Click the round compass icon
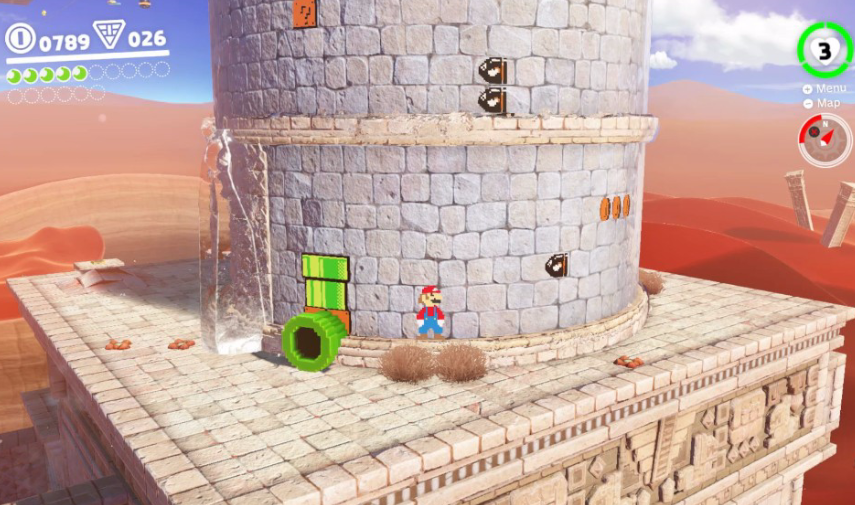 click(824, 140)
